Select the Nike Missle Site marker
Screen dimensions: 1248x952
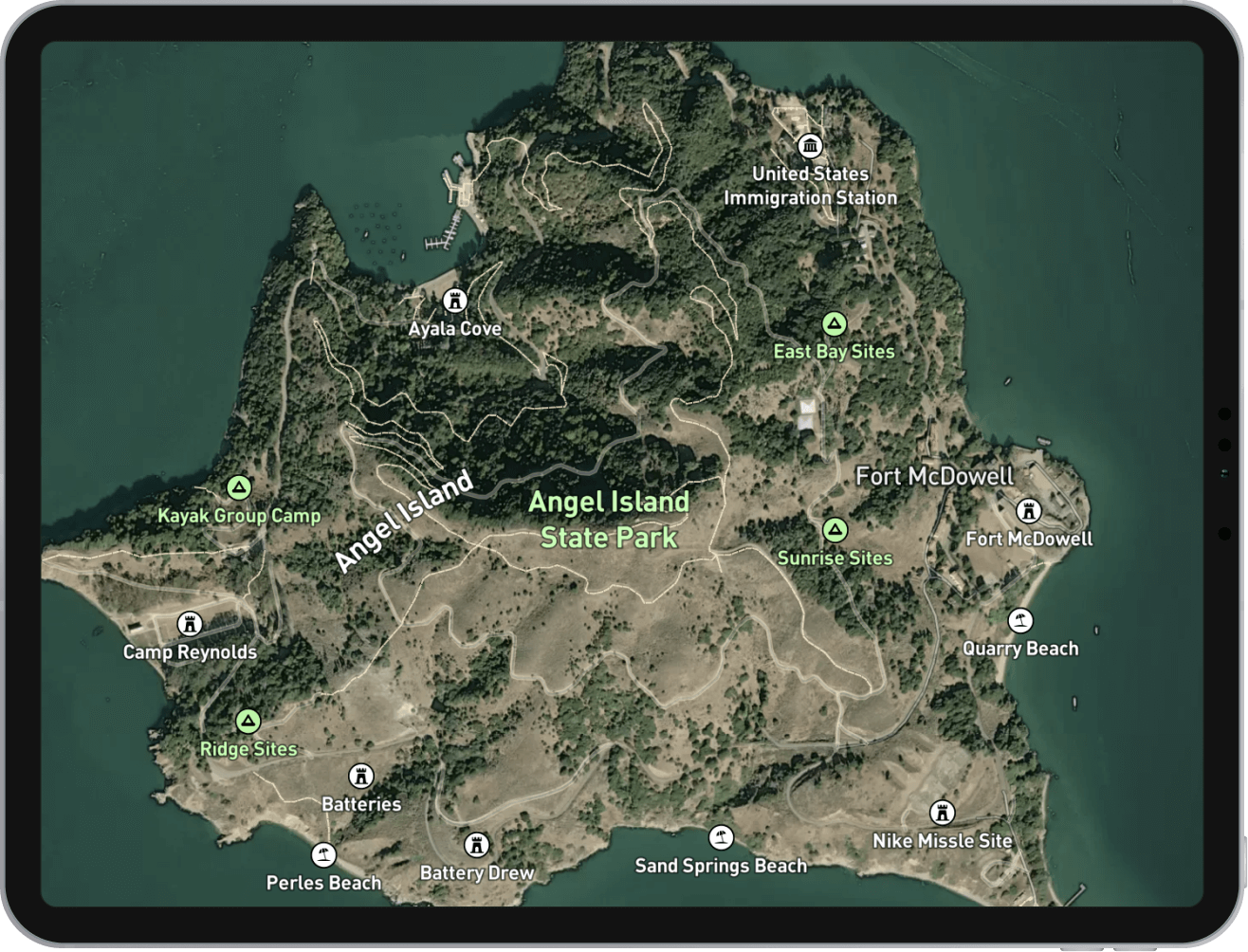(x=943, y=812)
